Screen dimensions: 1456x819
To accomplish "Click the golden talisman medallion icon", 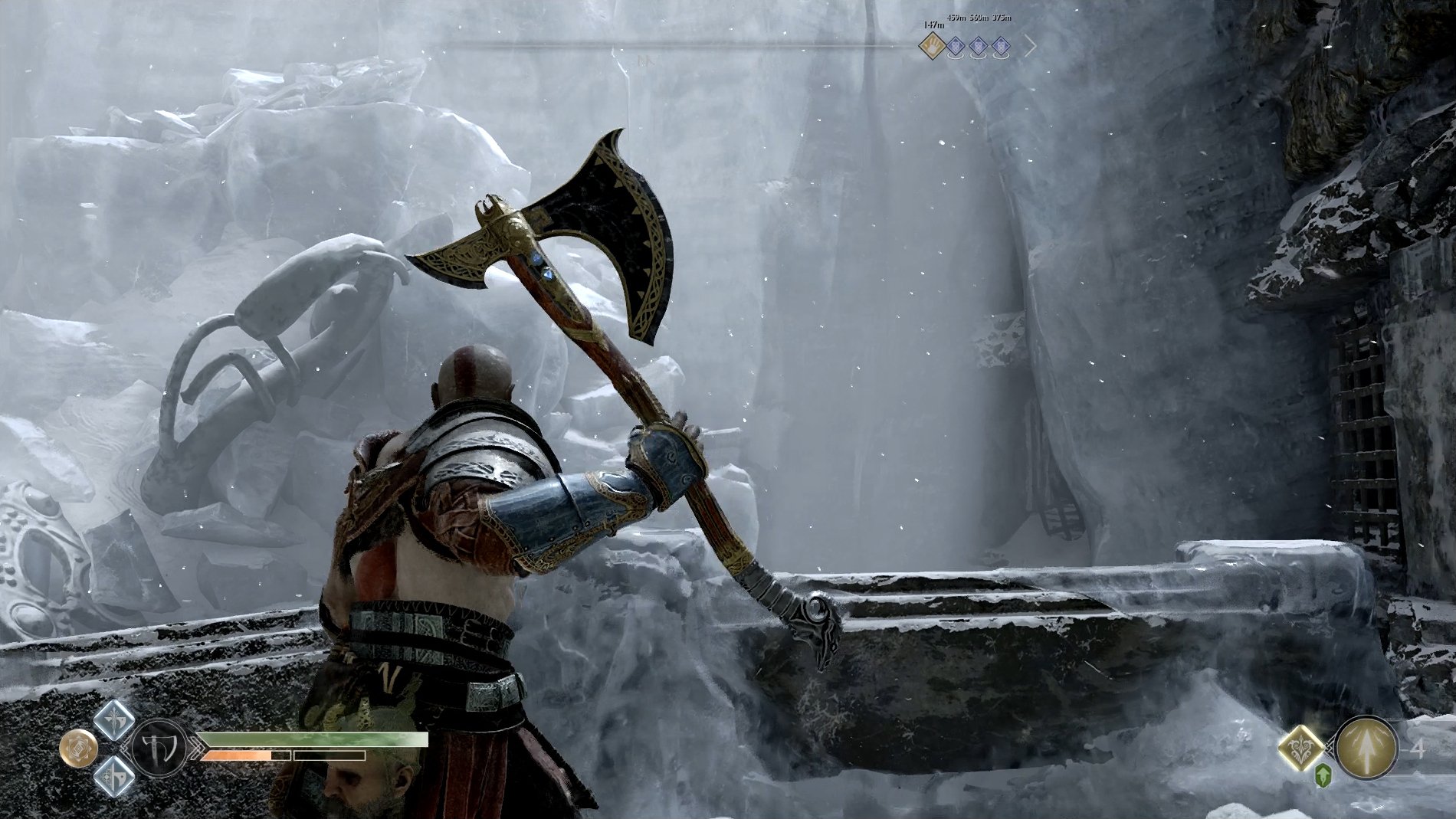I will pos(78,748).
